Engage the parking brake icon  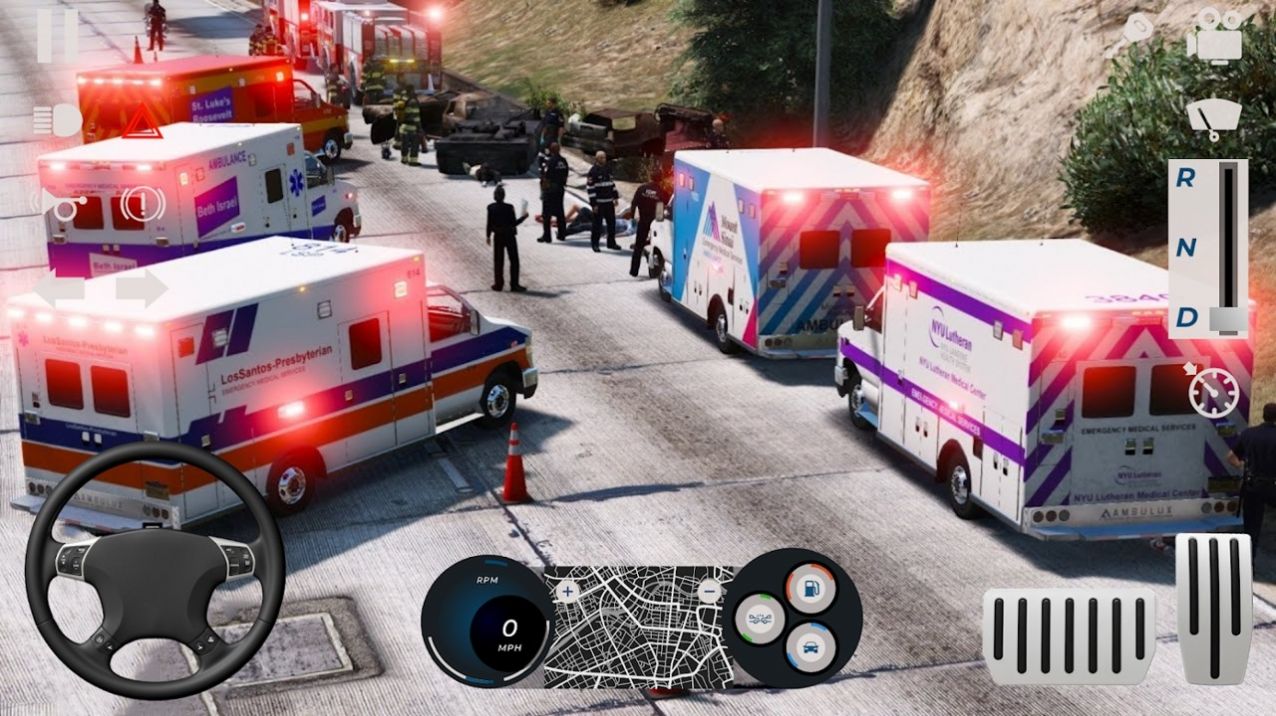click(x=142, y=205)
